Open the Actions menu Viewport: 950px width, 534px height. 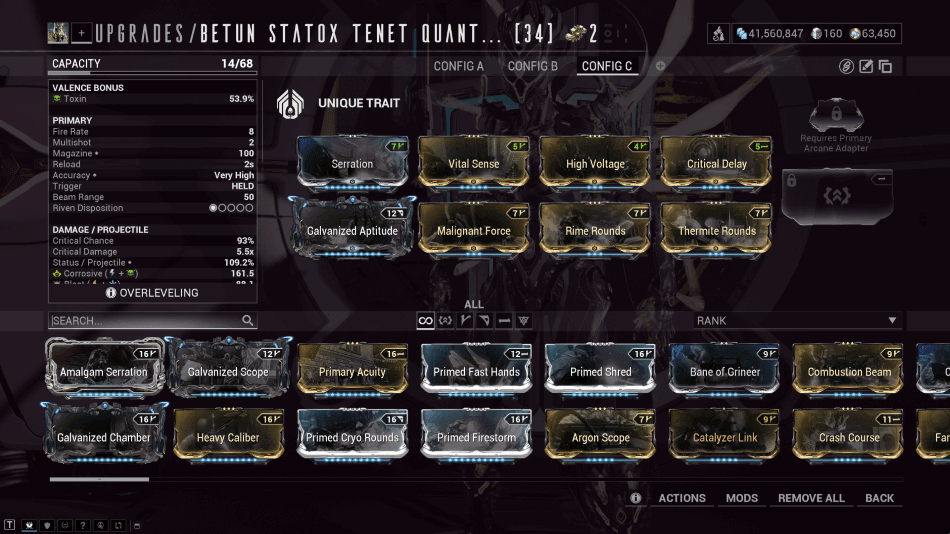[x=681, y=498]
